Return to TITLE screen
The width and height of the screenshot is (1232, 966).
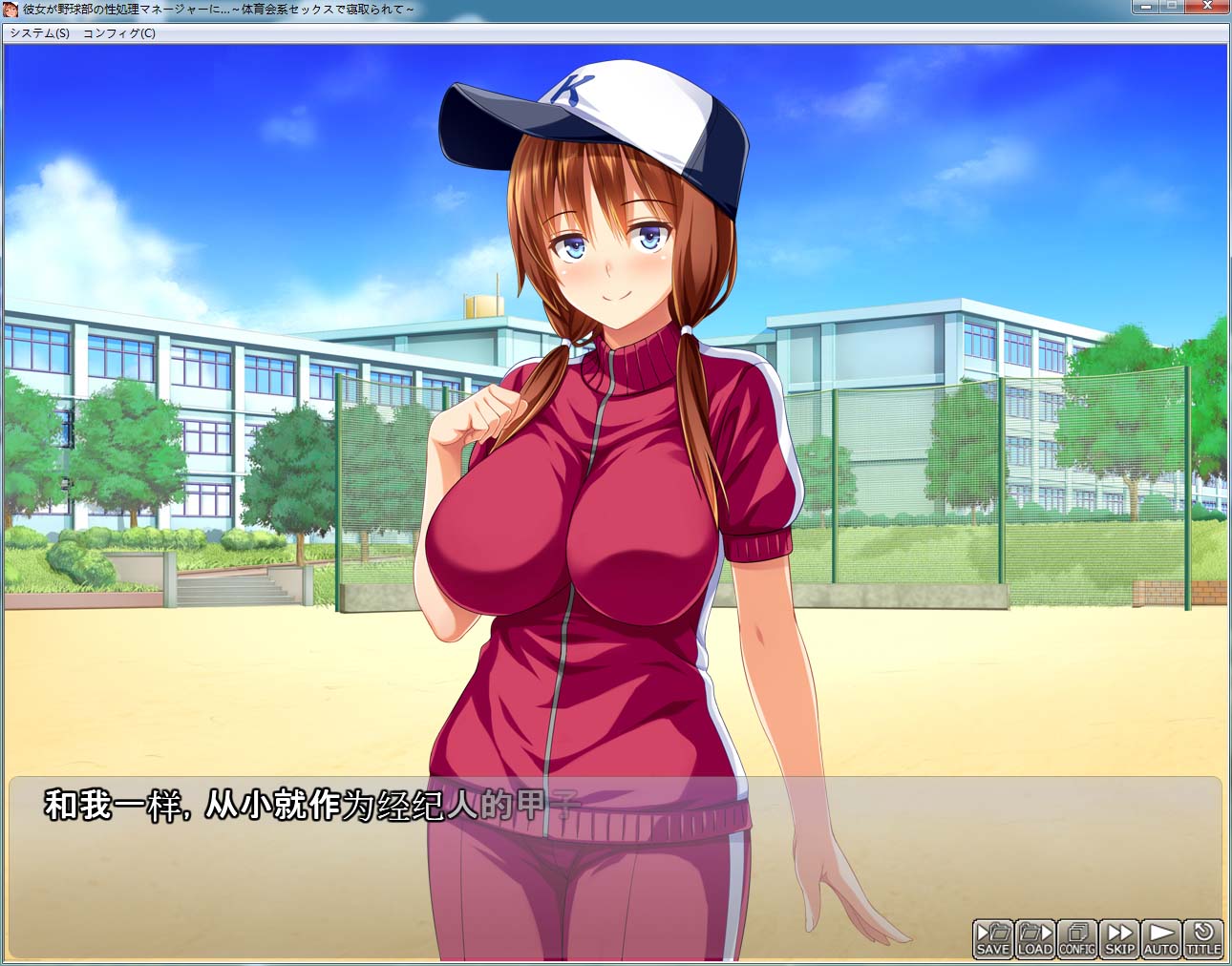pos(1203,938)
